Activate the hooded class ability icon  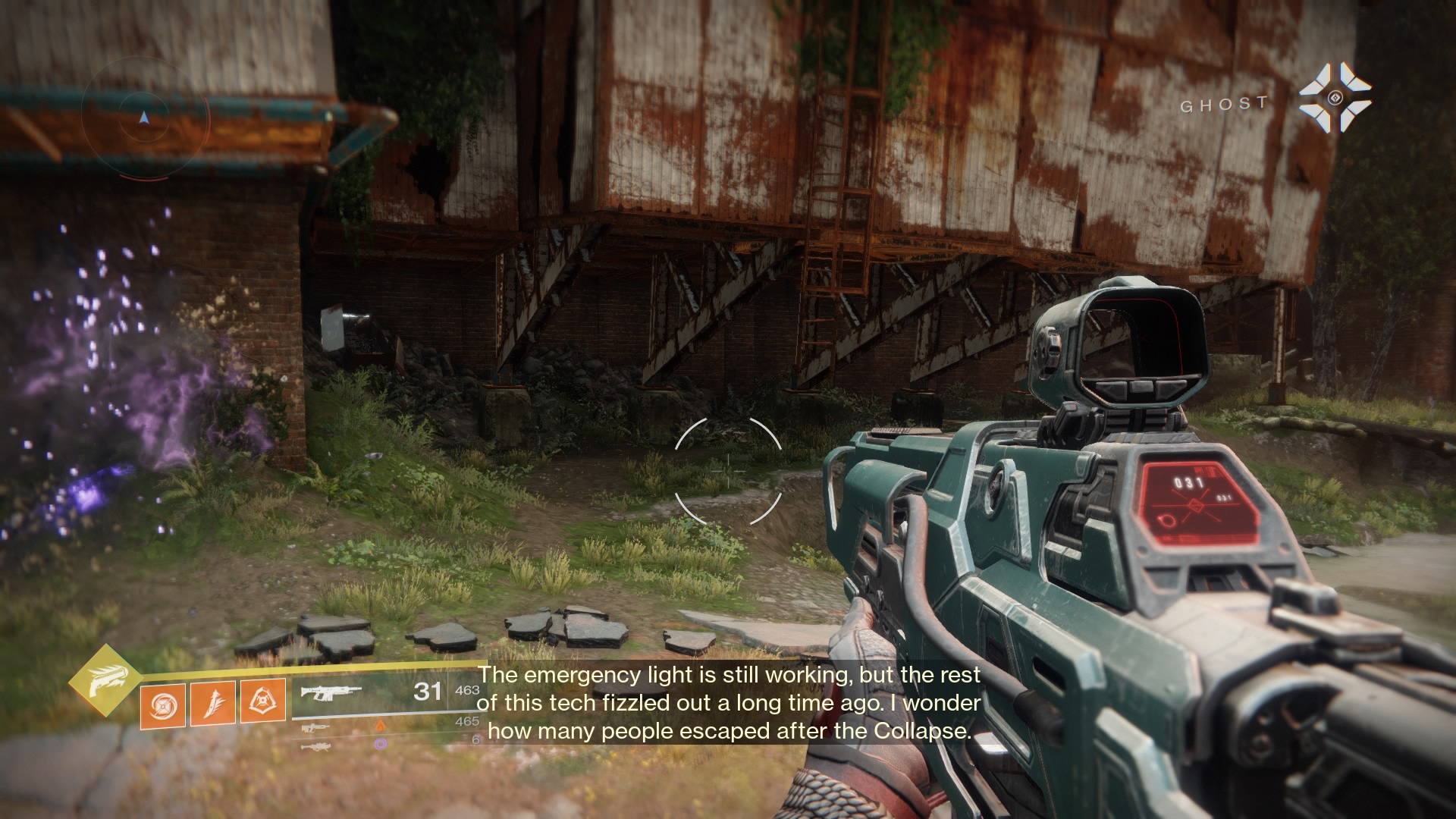(x=263, y=701)
